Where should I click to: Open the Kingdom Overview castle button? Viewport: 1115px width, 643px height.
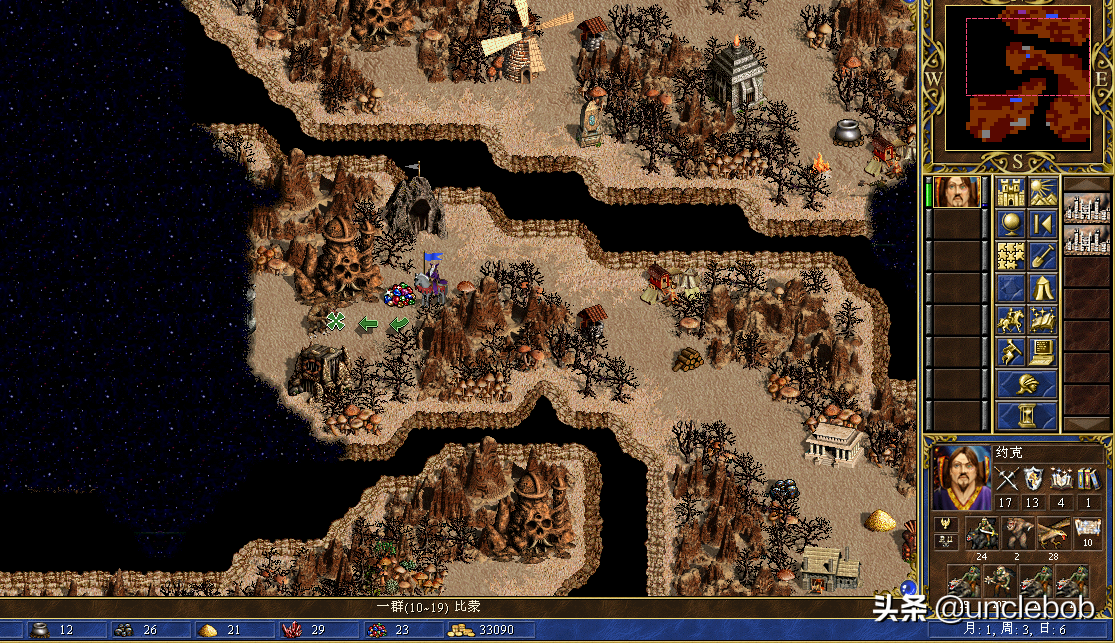[x=1010, y=192]
